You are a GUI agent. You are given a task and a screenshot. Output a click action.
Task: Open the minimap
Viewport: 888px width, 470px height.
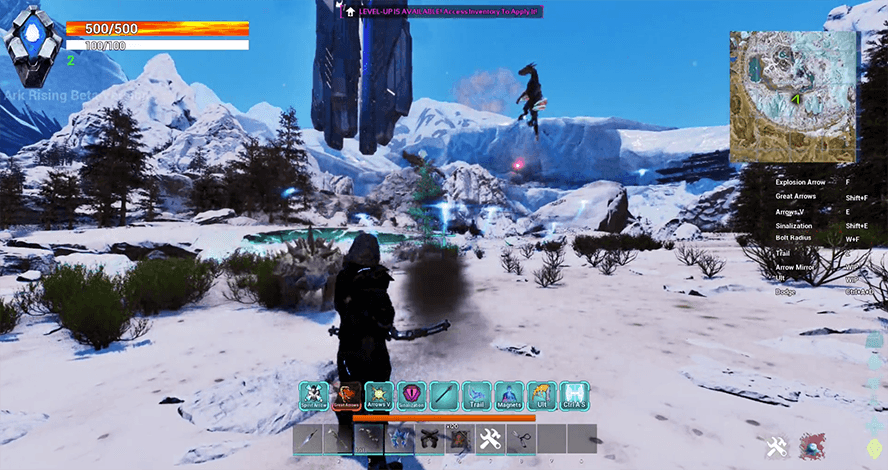tap(793, 96)
